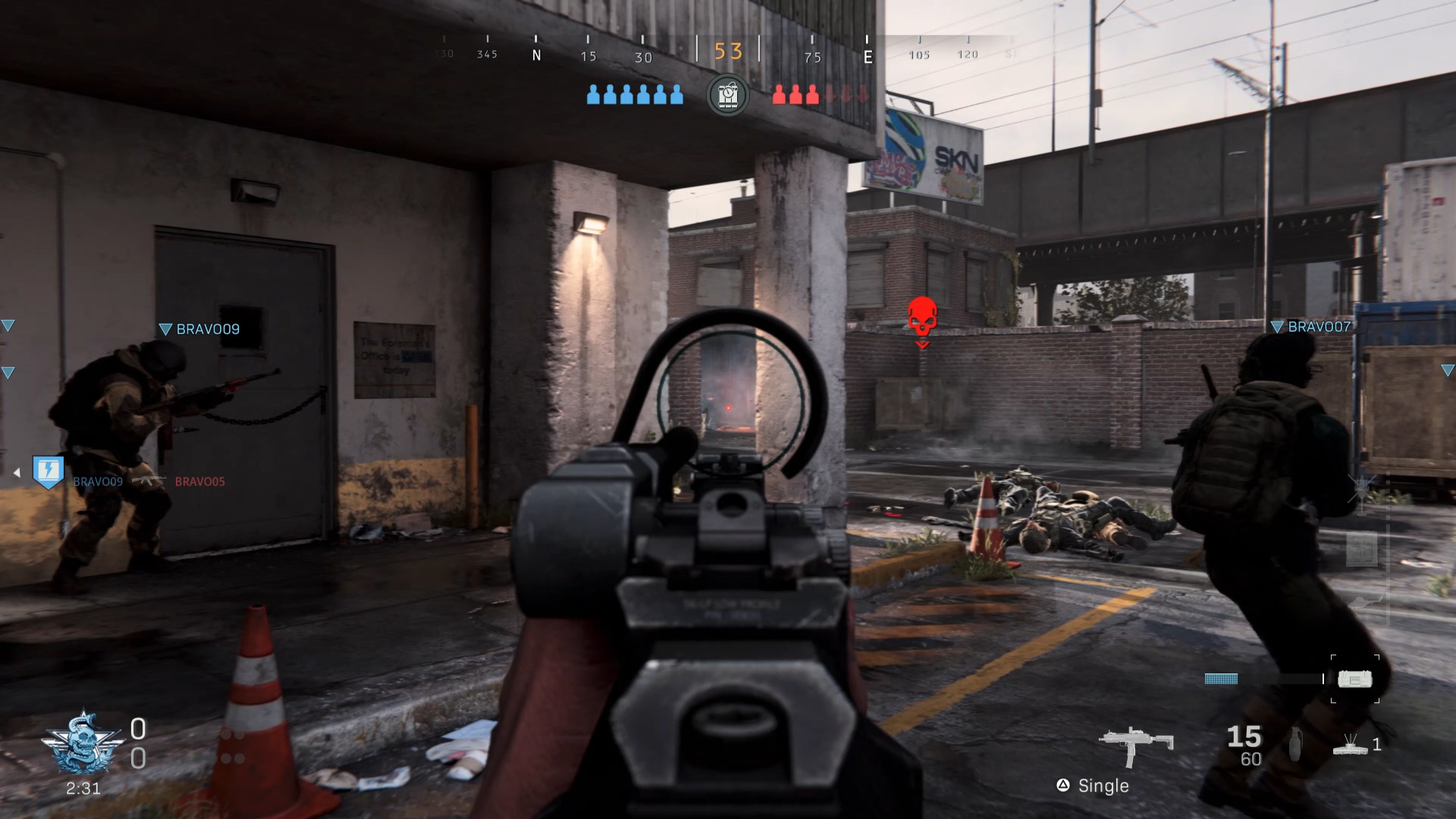This screenshot has width=1456, height=819.
Task: Click the field upgrade crate icon bottom right
Action: point(1356,680)
